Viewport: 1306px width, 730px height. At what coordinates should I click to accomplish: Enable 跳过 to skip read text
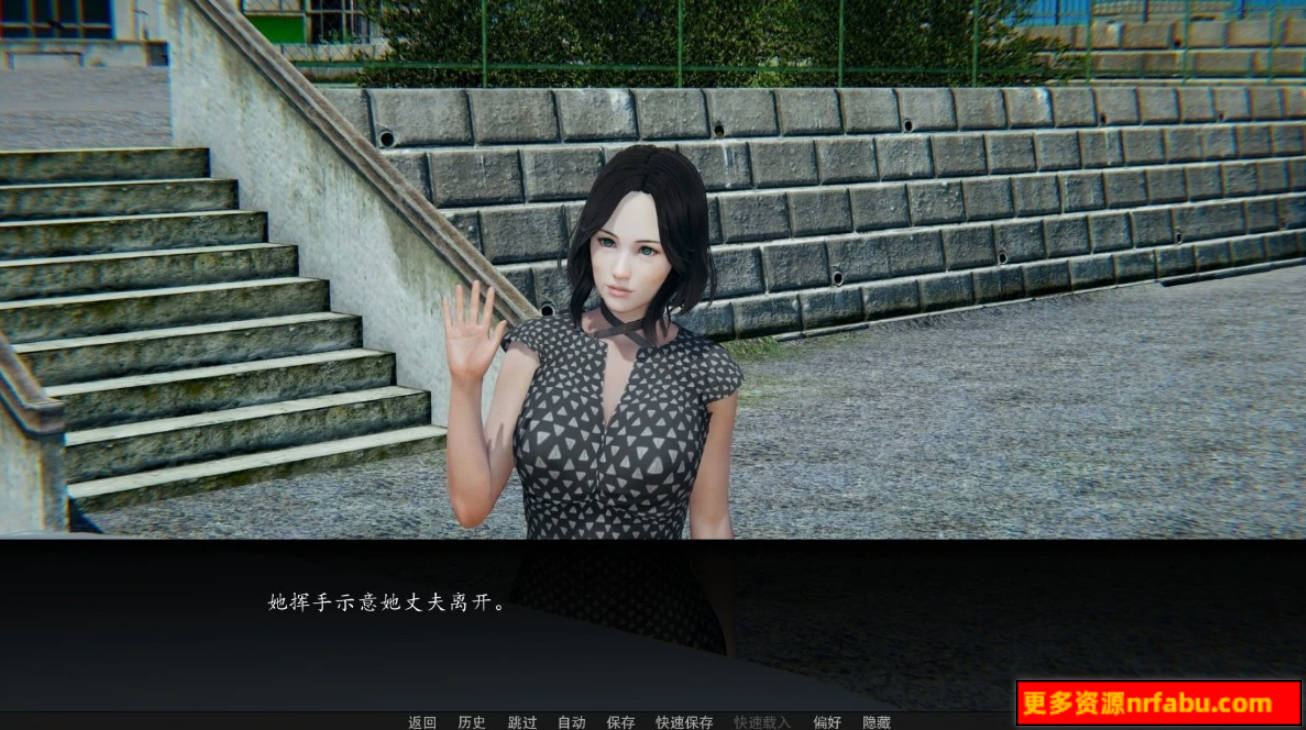[520, 722]
